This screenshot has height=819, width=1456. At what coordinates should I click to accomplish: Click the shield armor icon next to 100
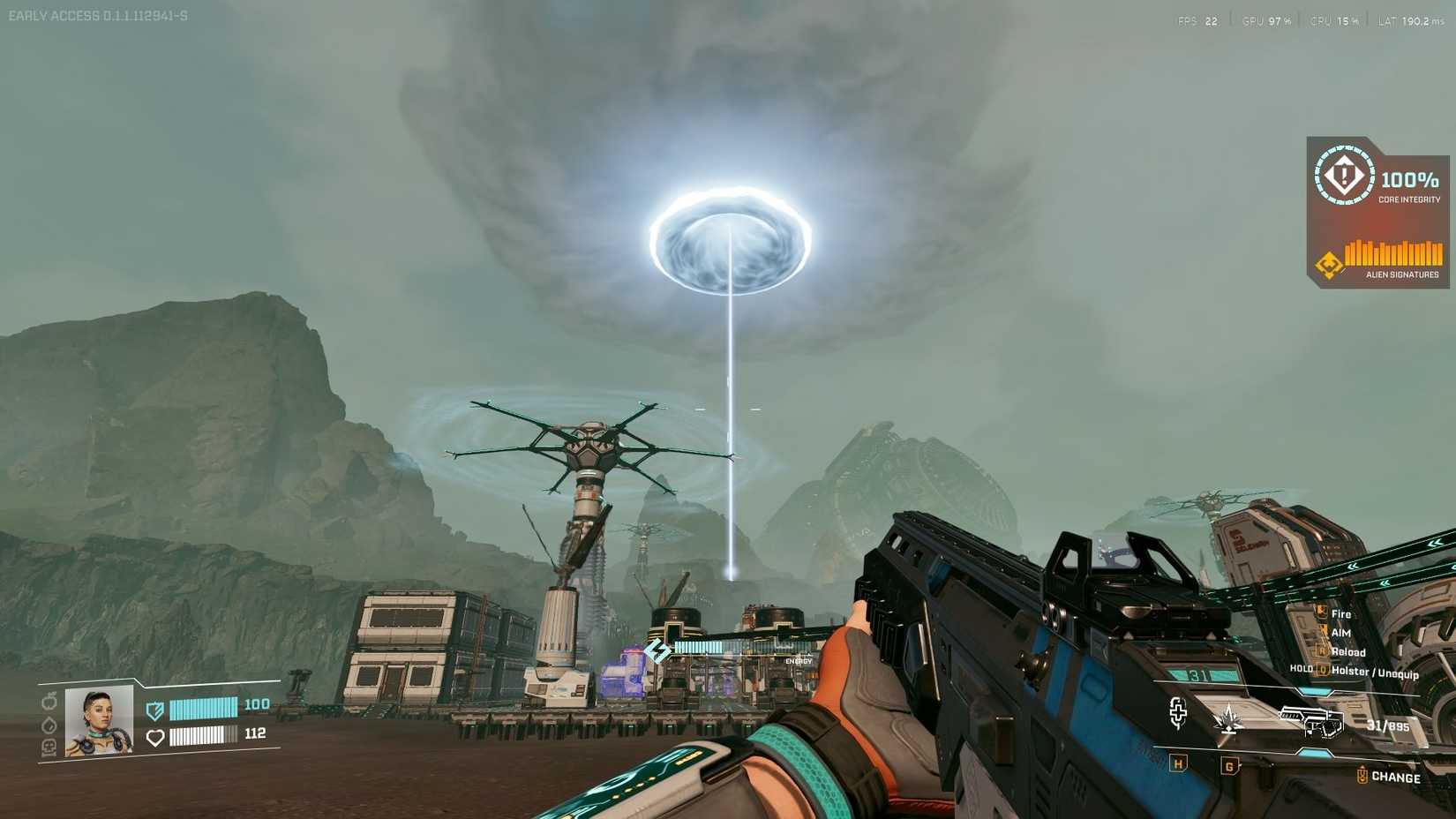point(154,710)
